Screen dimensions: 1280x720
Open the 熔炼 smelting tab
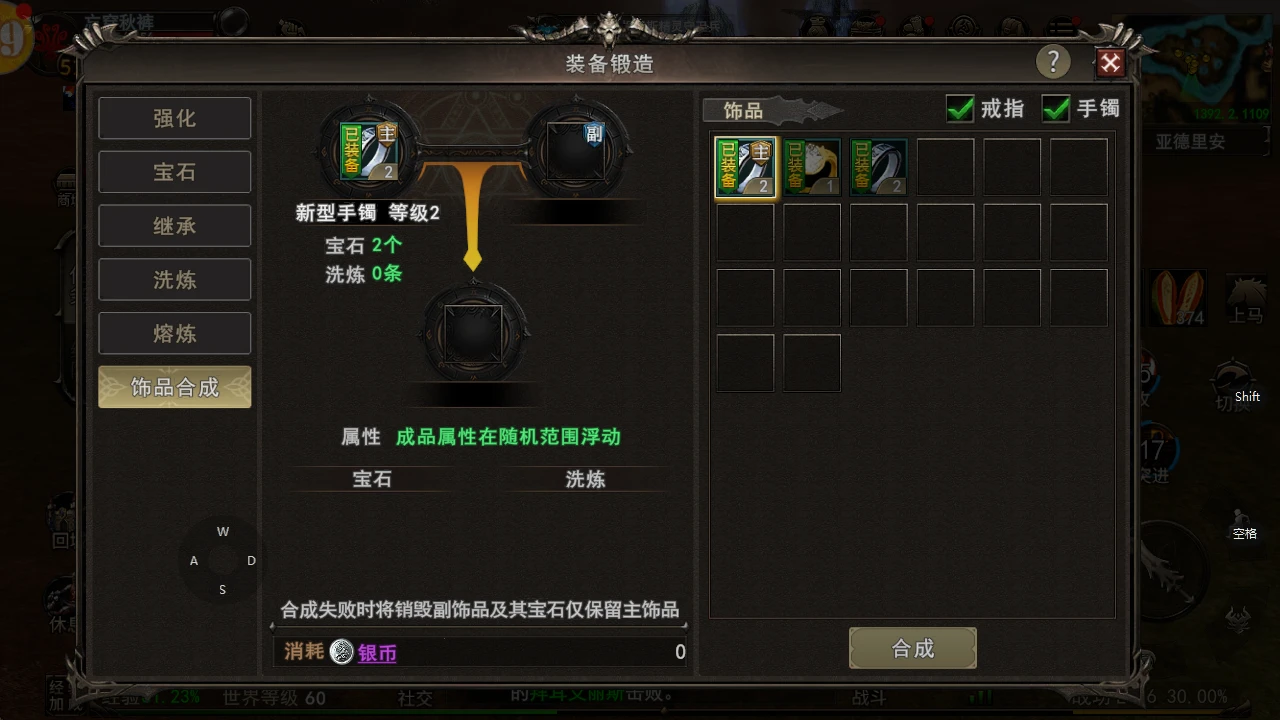[x=174, y=334]
